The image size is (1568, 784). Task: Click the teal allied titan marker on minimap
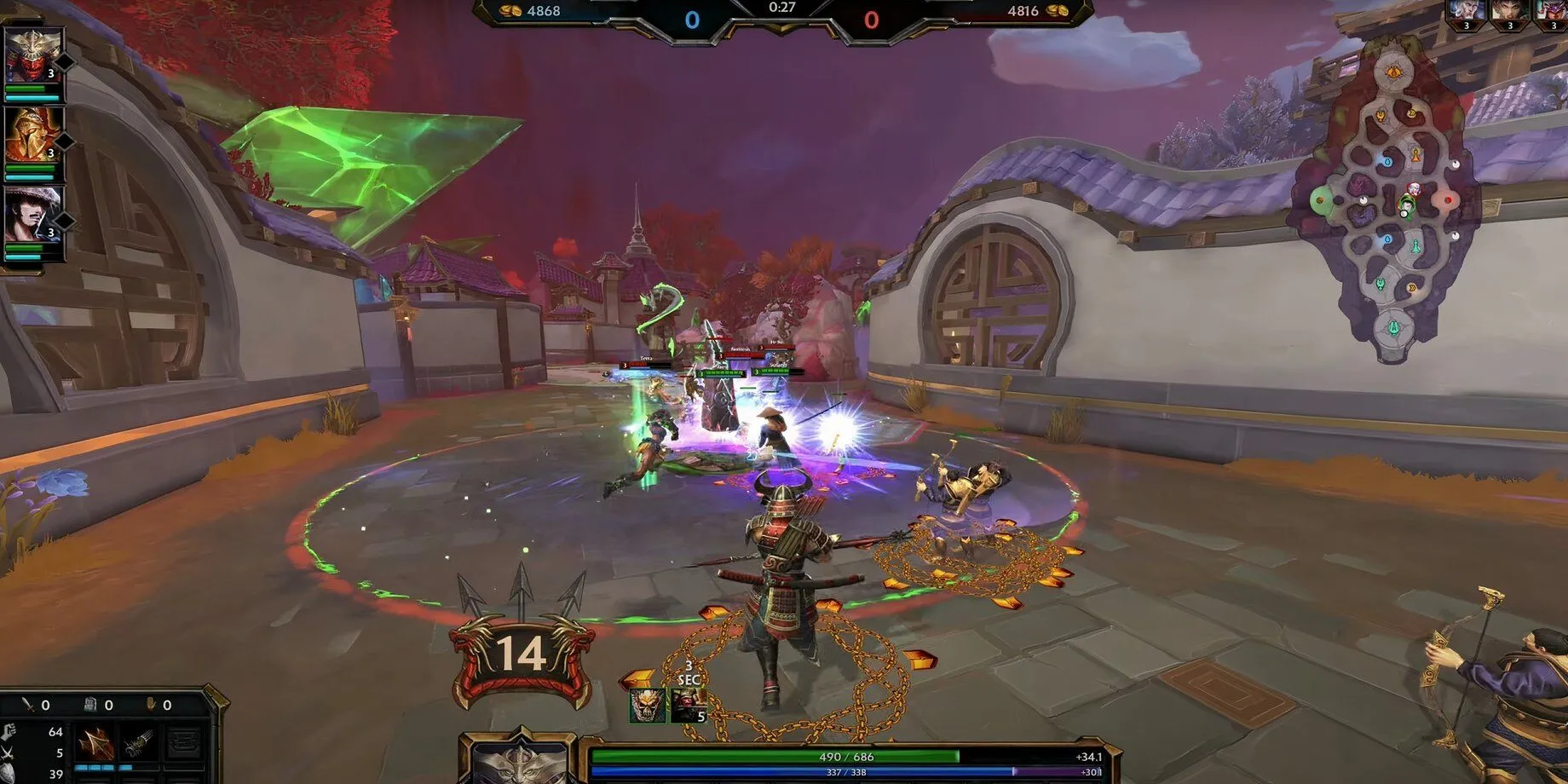[x=1394, y=328]
